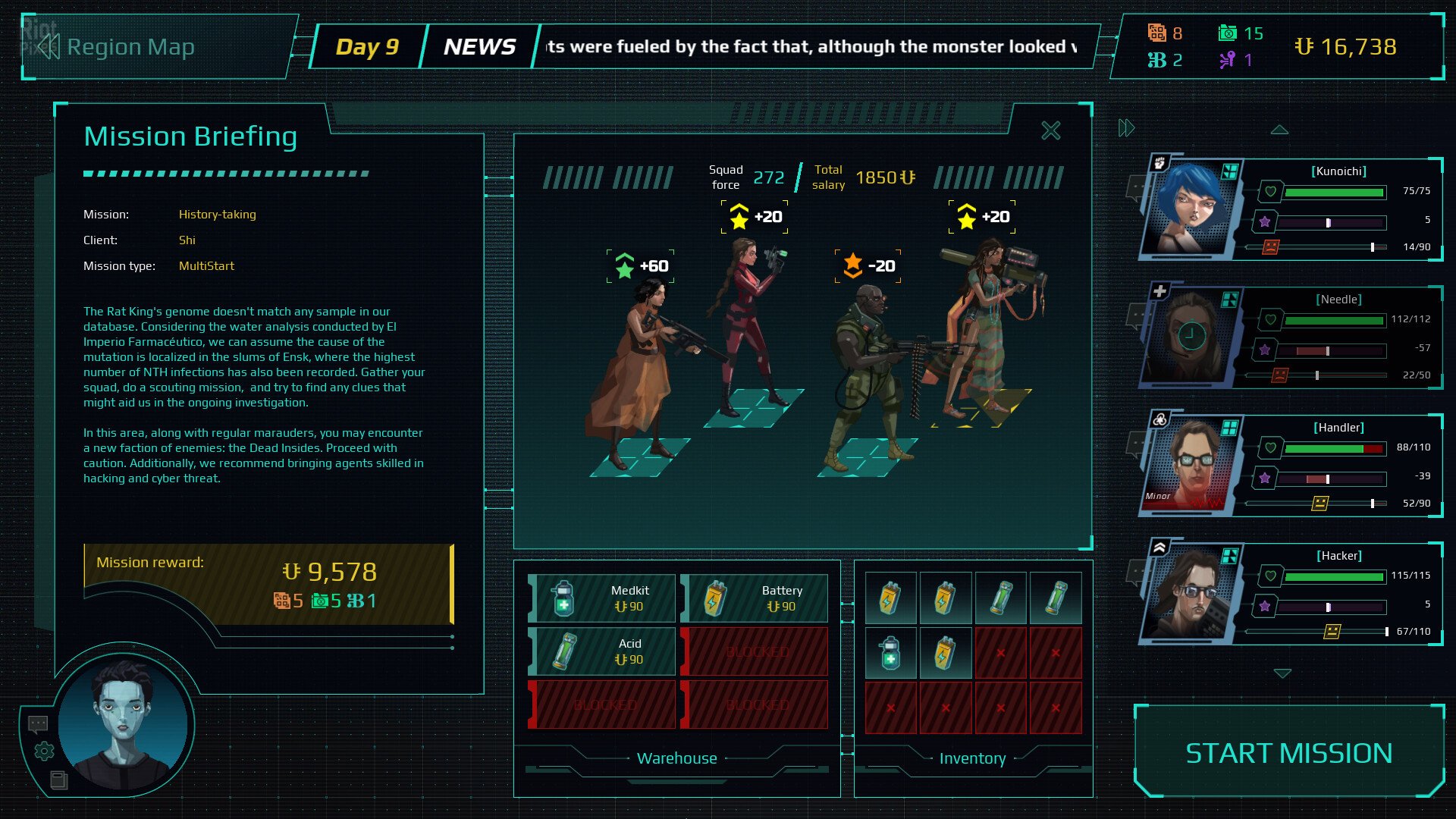Viewport: 1456px width, 819px height.
Task: Close the mission briefing panel
Action: [x=1050, y=131]
